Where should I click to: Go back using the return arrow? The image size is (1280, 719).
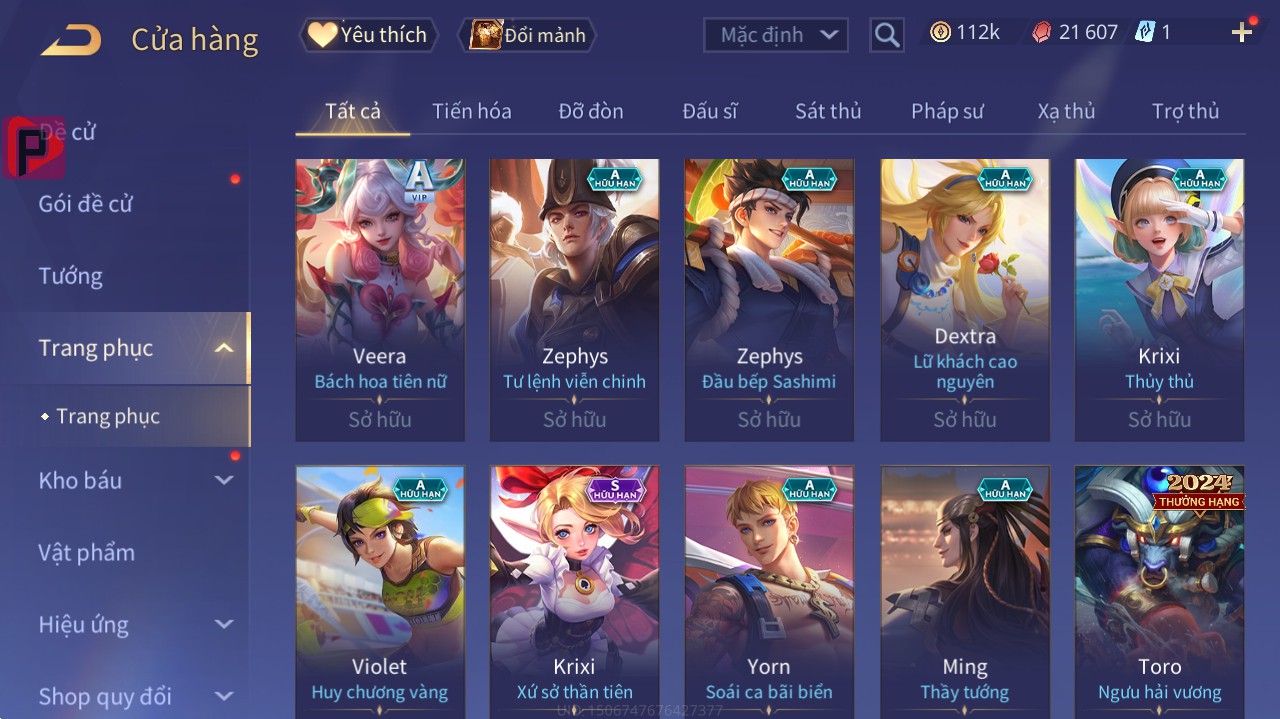(x=71, y=39)
